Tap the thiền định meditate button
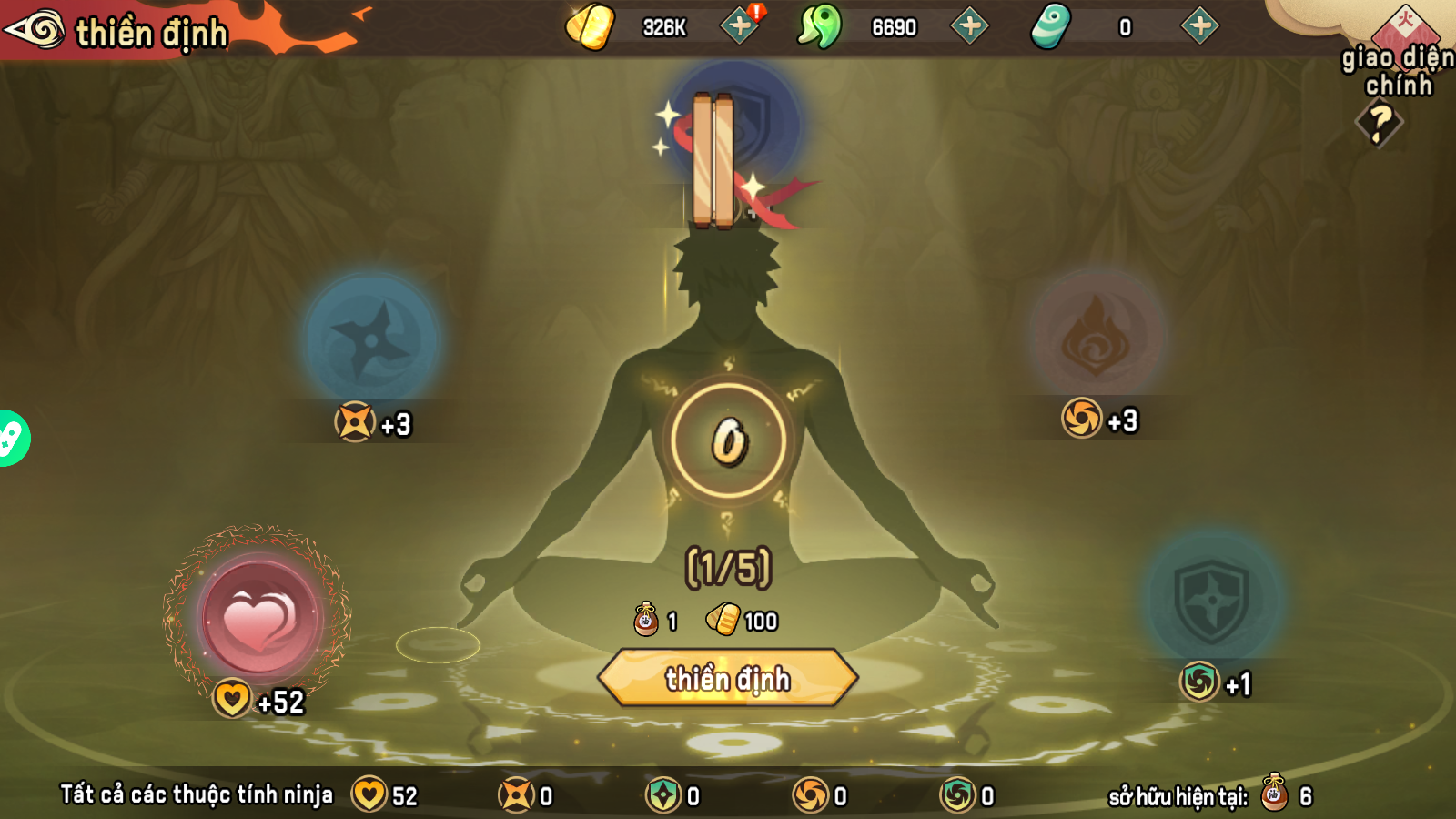Viewport: 1456px width, 819px height. pos(727,678)
